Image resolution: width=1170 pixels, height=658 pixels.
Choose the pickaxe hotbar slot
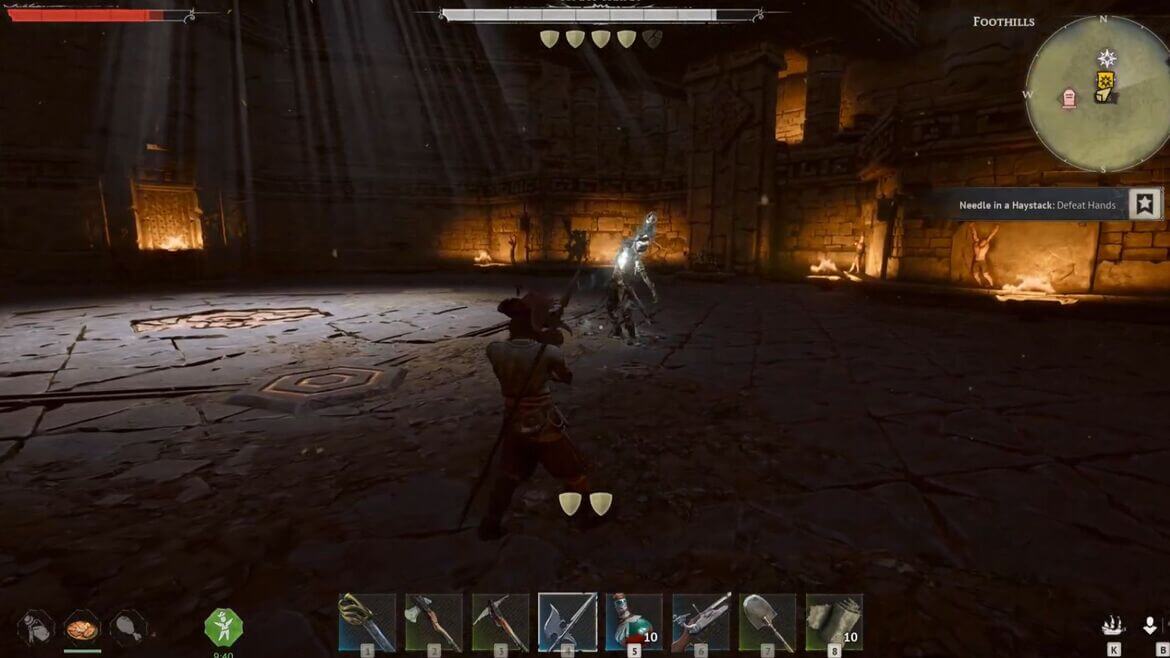tap(501, 622)
